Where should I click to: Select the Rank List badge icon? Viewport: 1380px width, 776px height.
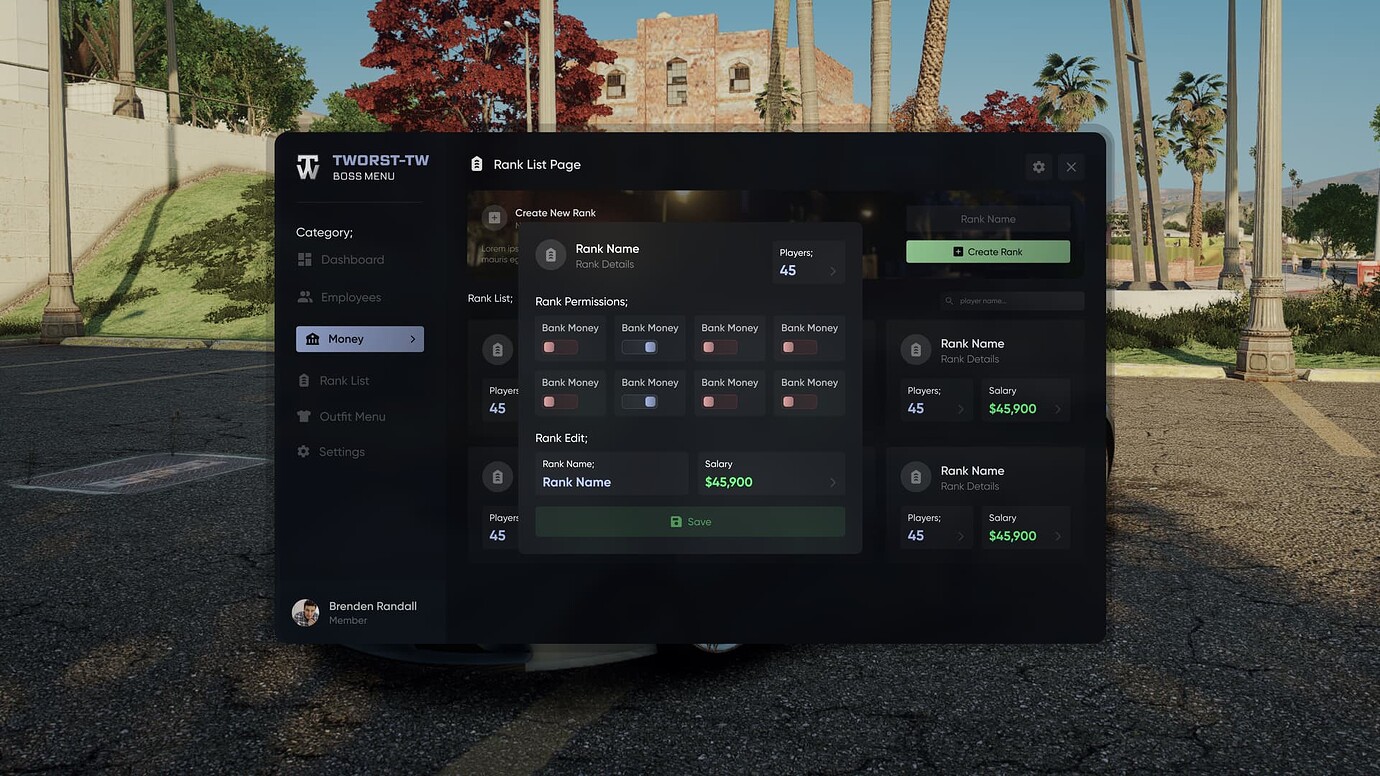pyautogui.click(x=303, y=381)
